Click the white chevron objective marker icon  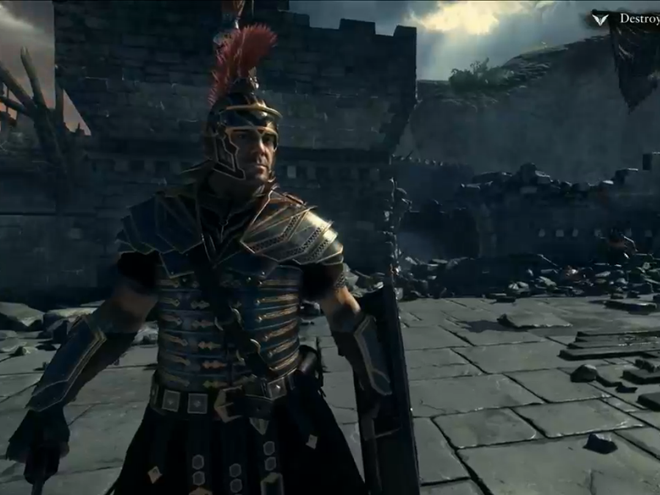601,18
